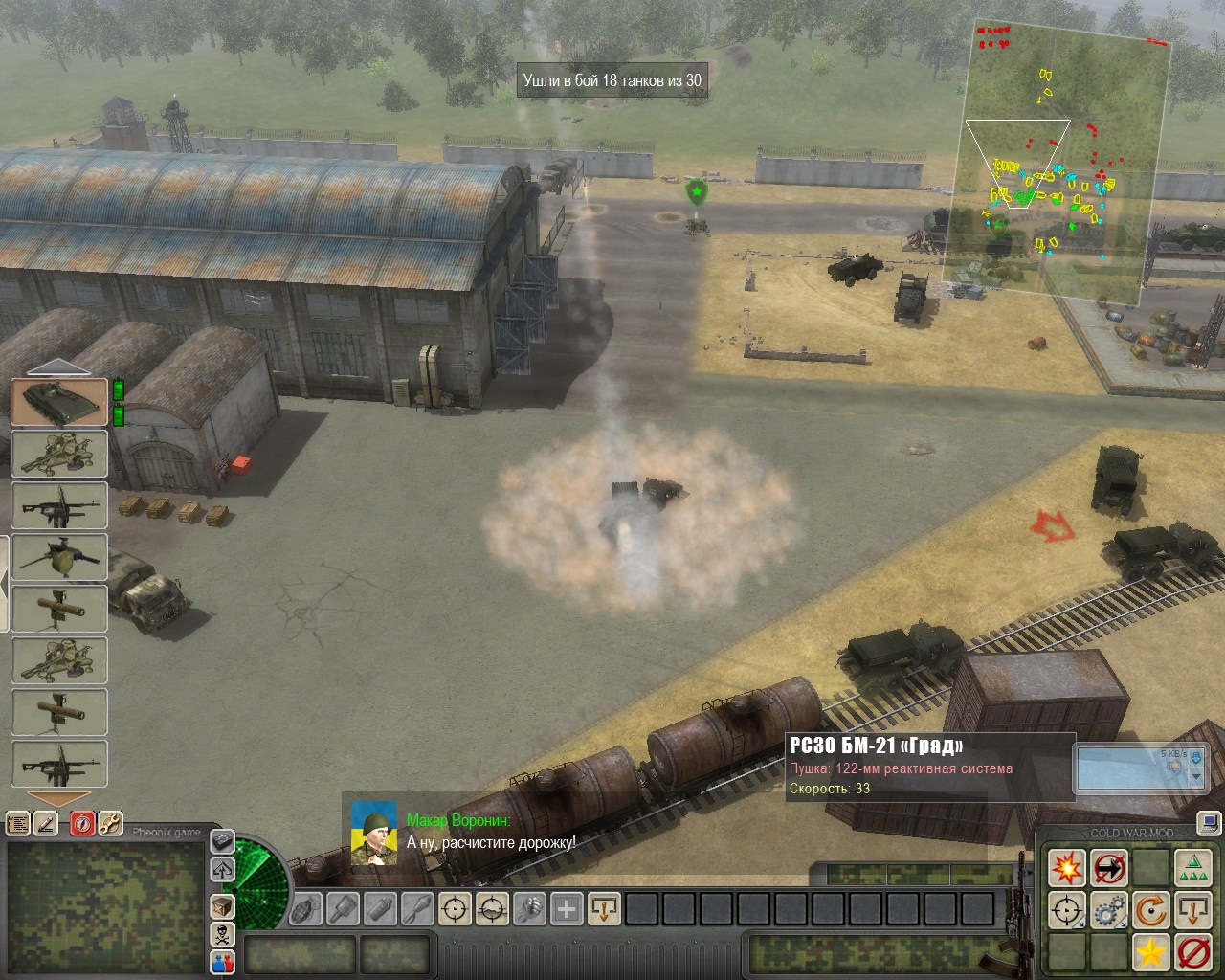Activate the explosion attack command
Screen dimensions: 1225x980
1066,868
